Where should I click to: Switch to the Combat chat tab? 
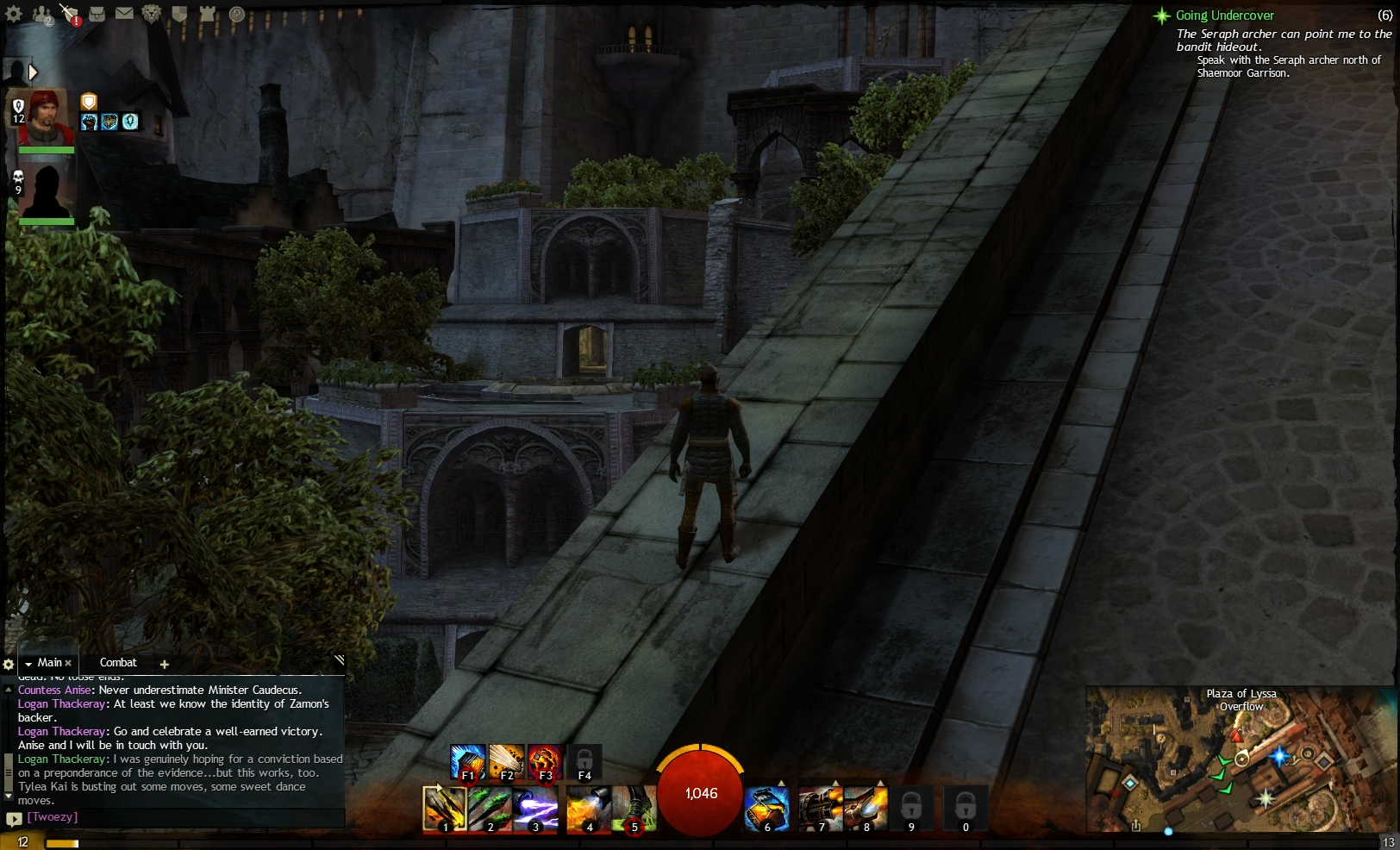119,662
